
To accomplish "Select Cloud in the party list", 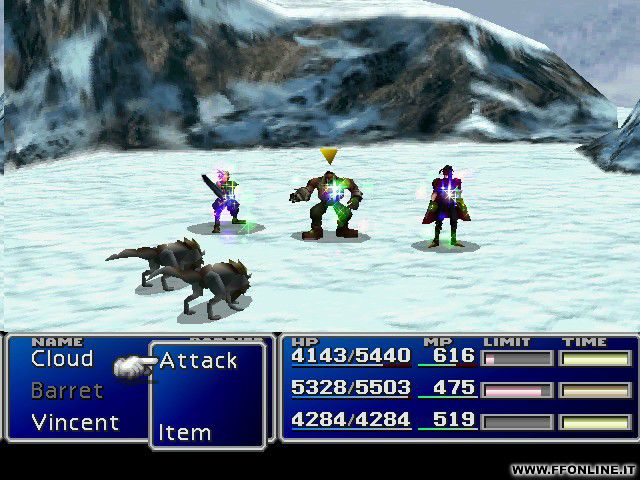I will tap(62, 359).
